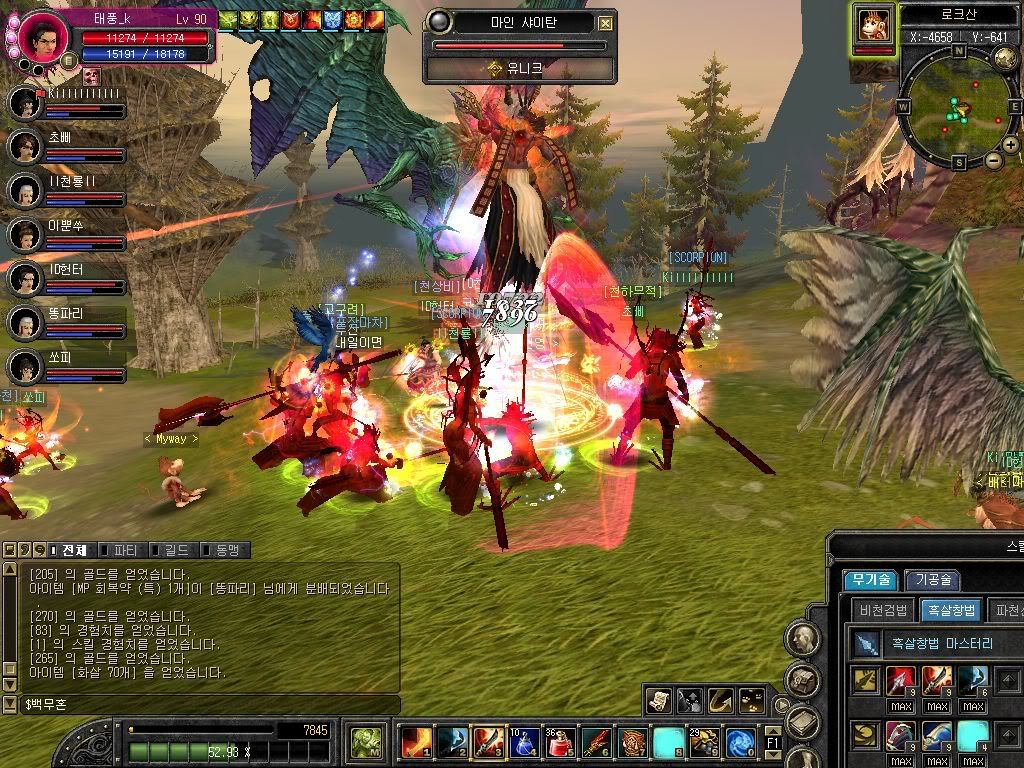The image size is (1024, 768).
Task: Switch chat to the 동맹 tab
Action: 224,550
